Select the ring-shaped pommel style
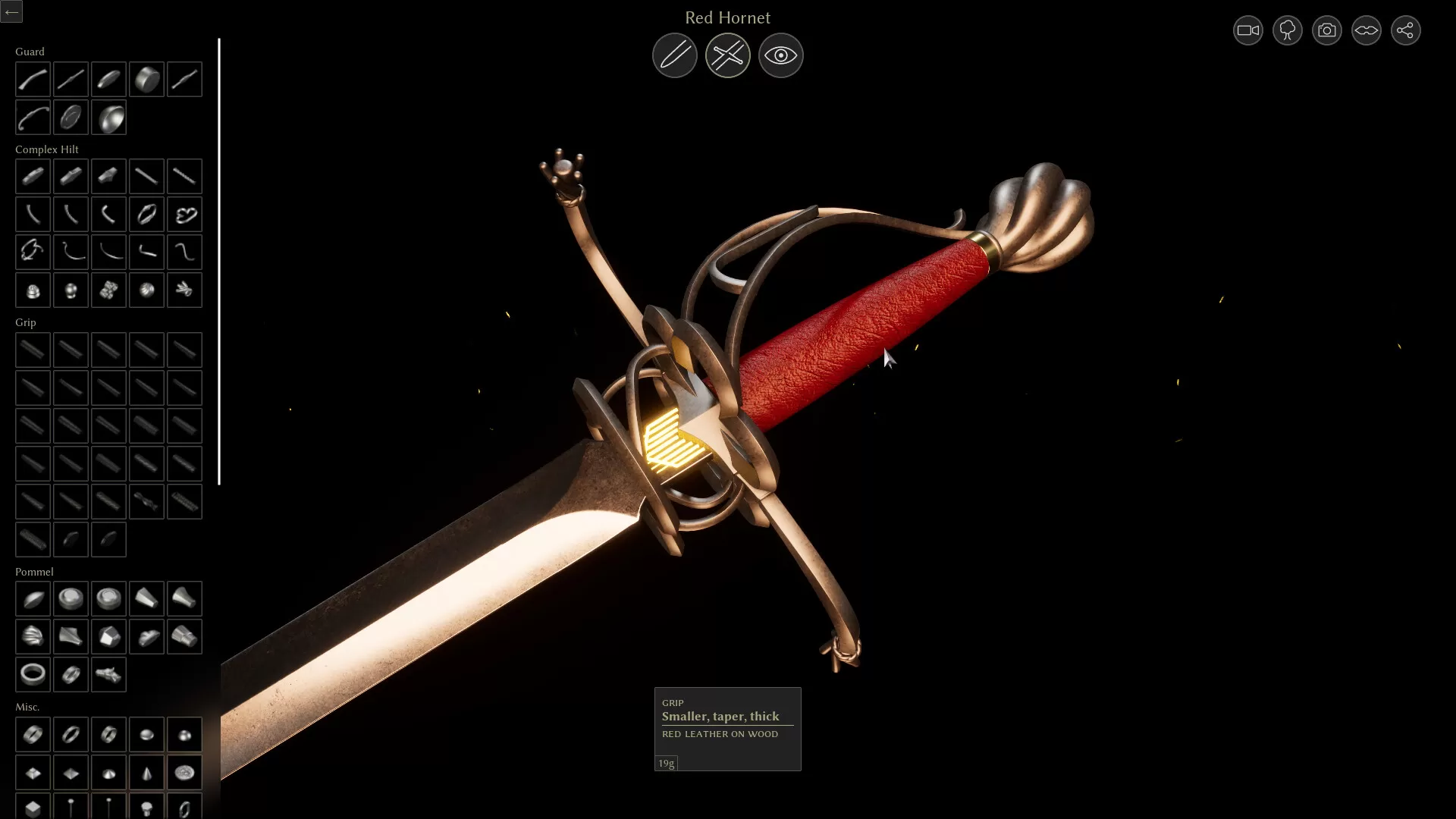Image resolution: width=1456 pixels, height=819 pixels. point(32,674)
